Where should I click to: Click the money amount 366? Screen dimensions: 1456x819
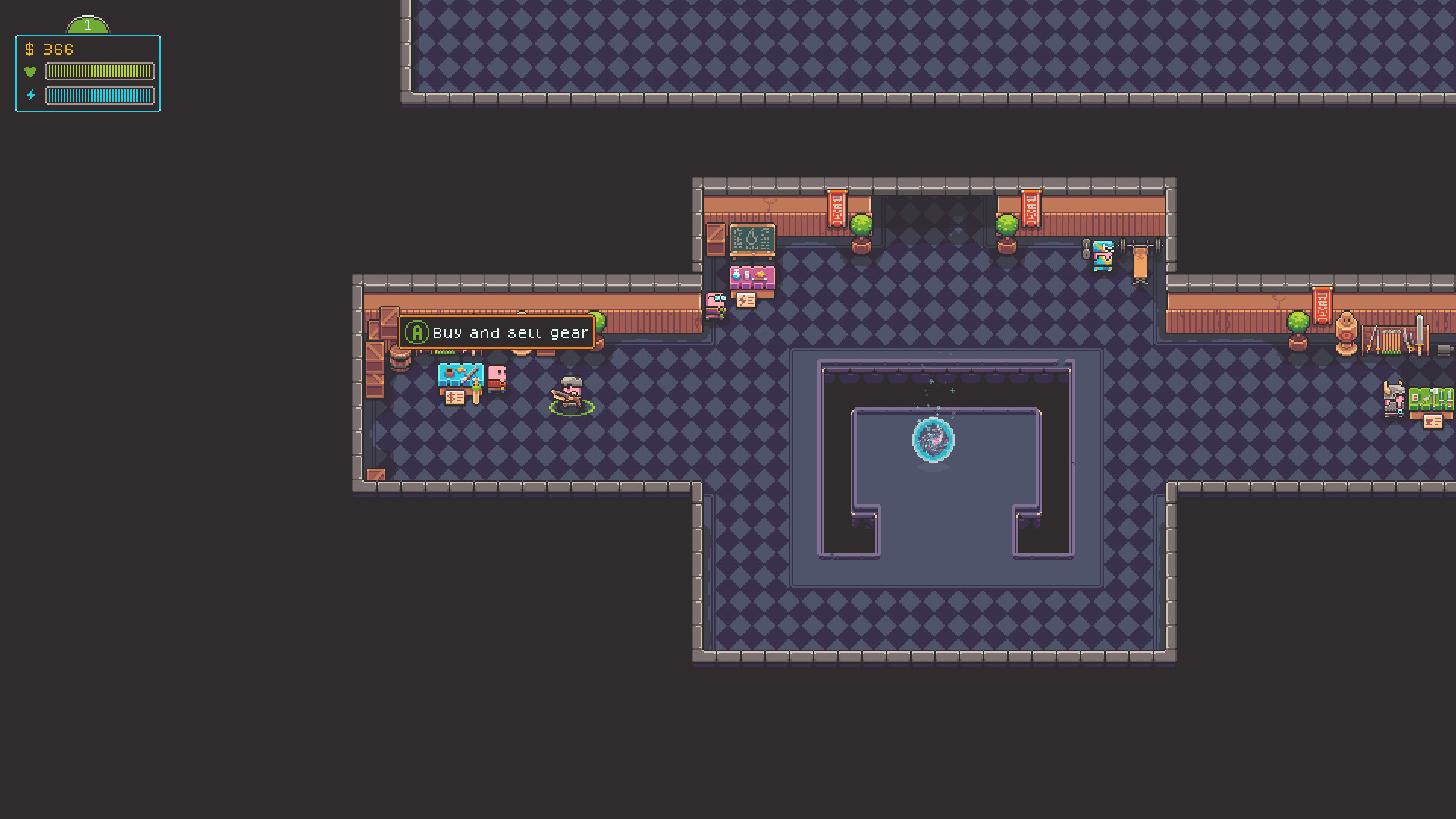[57, 49]
